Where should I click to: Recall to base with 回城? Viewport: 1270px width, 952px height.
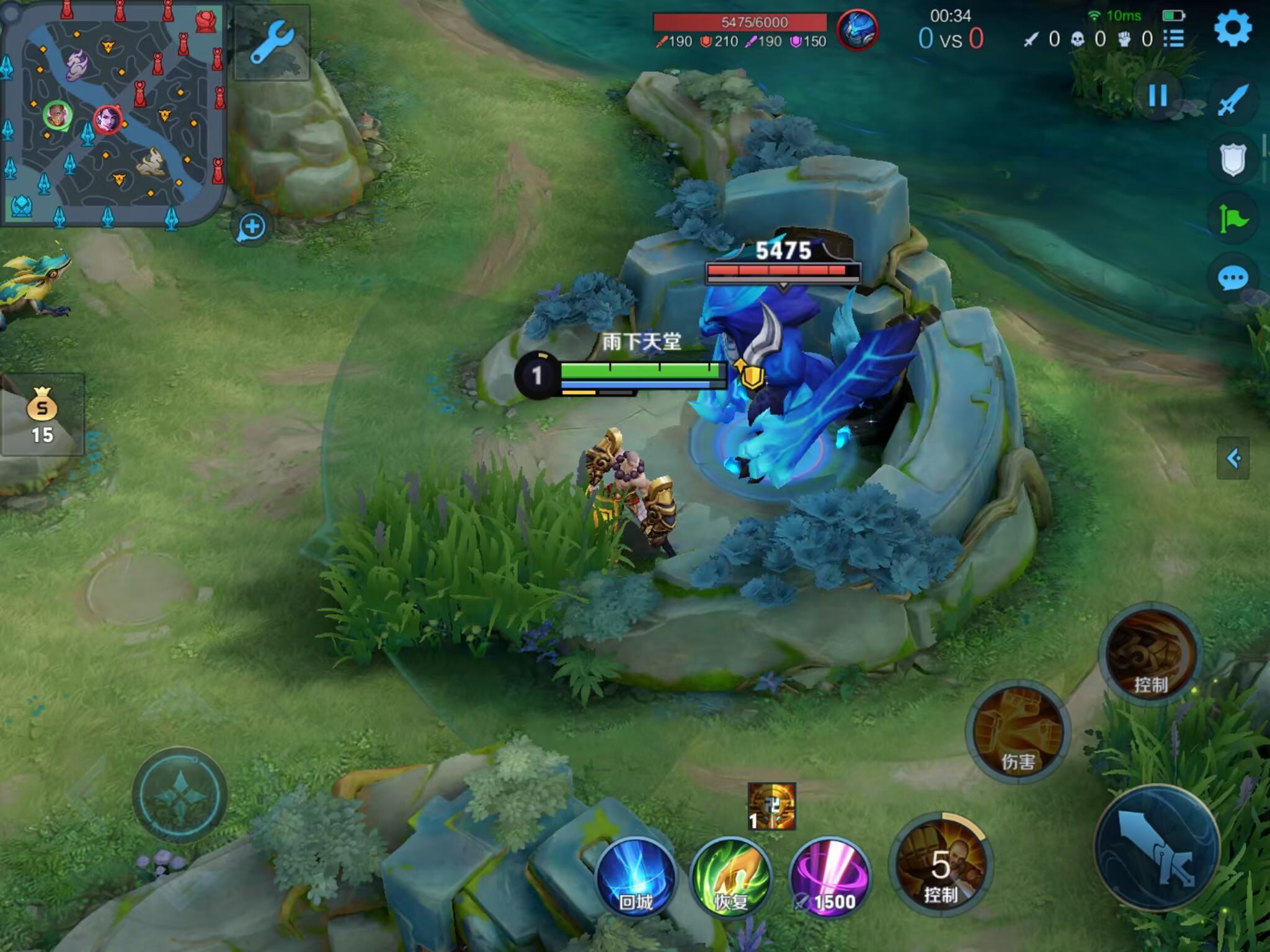pyautogui.click(x=636, y=876)
